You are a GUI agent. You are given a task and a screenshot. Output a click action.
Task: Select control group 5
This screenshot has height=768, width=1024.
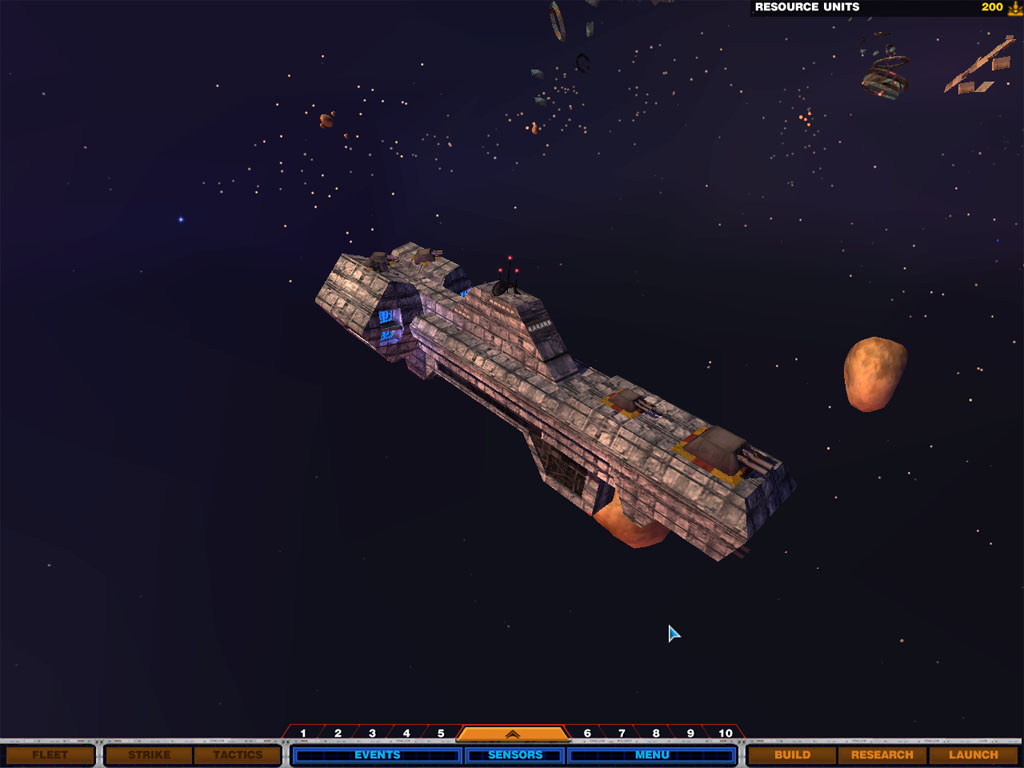(440, 734)
